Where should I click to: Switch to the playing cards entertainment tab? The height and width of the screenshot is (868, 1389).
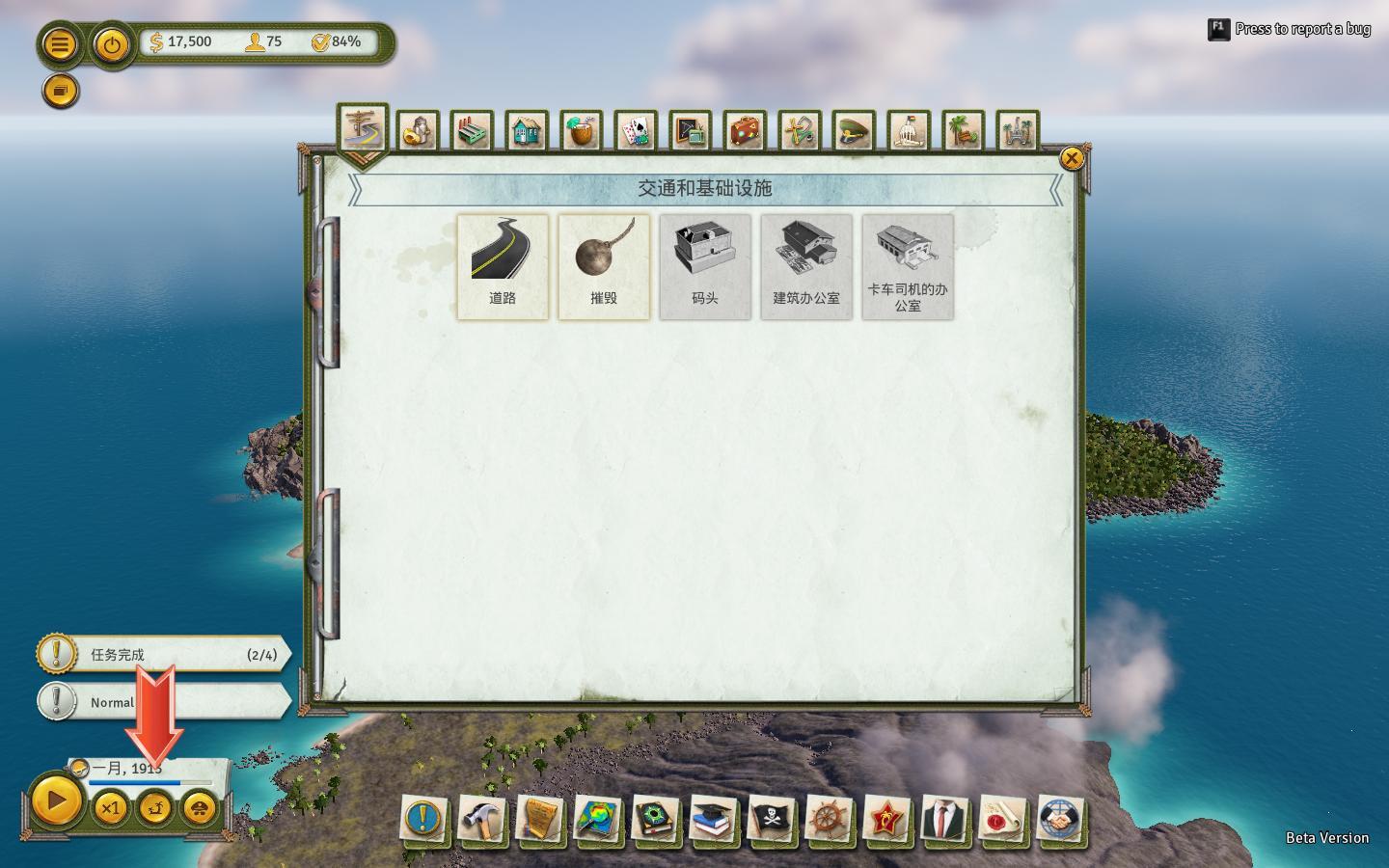point(636,131)
